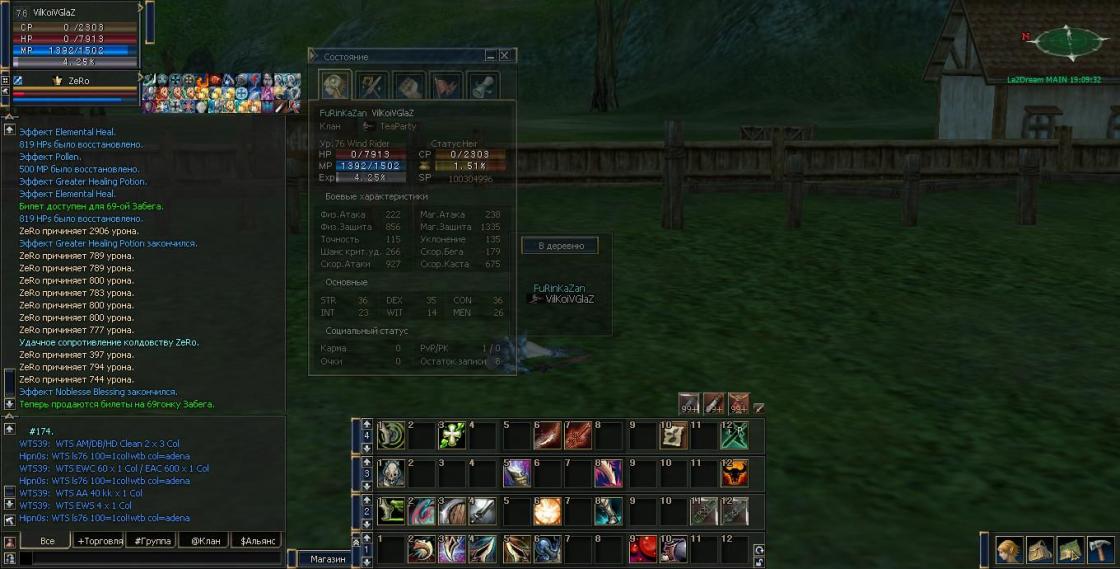Open the #Группа chat tab
The width and height of the screenshot is (1120, 569).
tap(152, 541)
